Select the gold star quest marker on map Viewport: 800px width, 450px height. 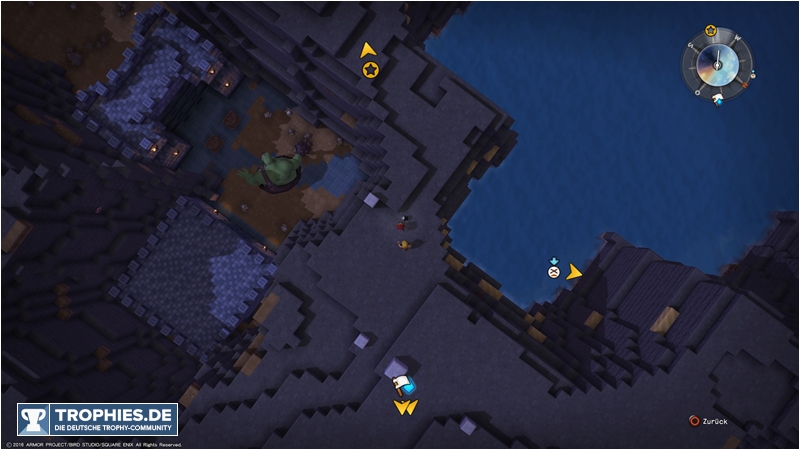tap(370, 69)
